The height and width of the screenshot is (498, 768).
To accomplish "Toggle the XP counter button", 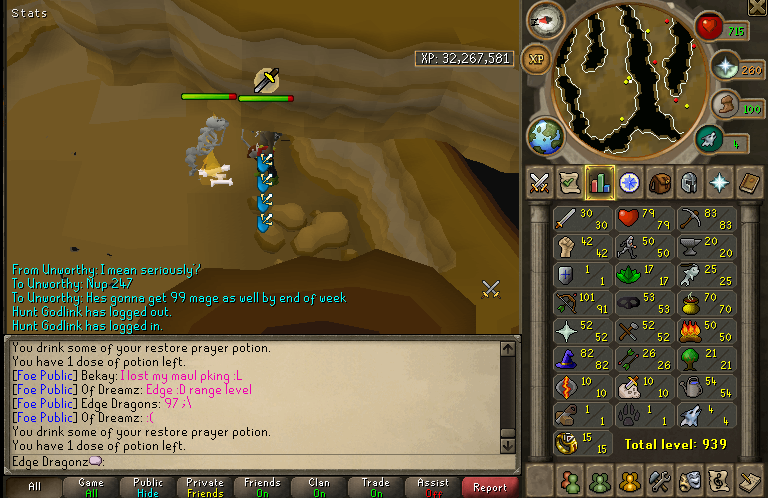I will pyautogui.click(x=537, y=59).
